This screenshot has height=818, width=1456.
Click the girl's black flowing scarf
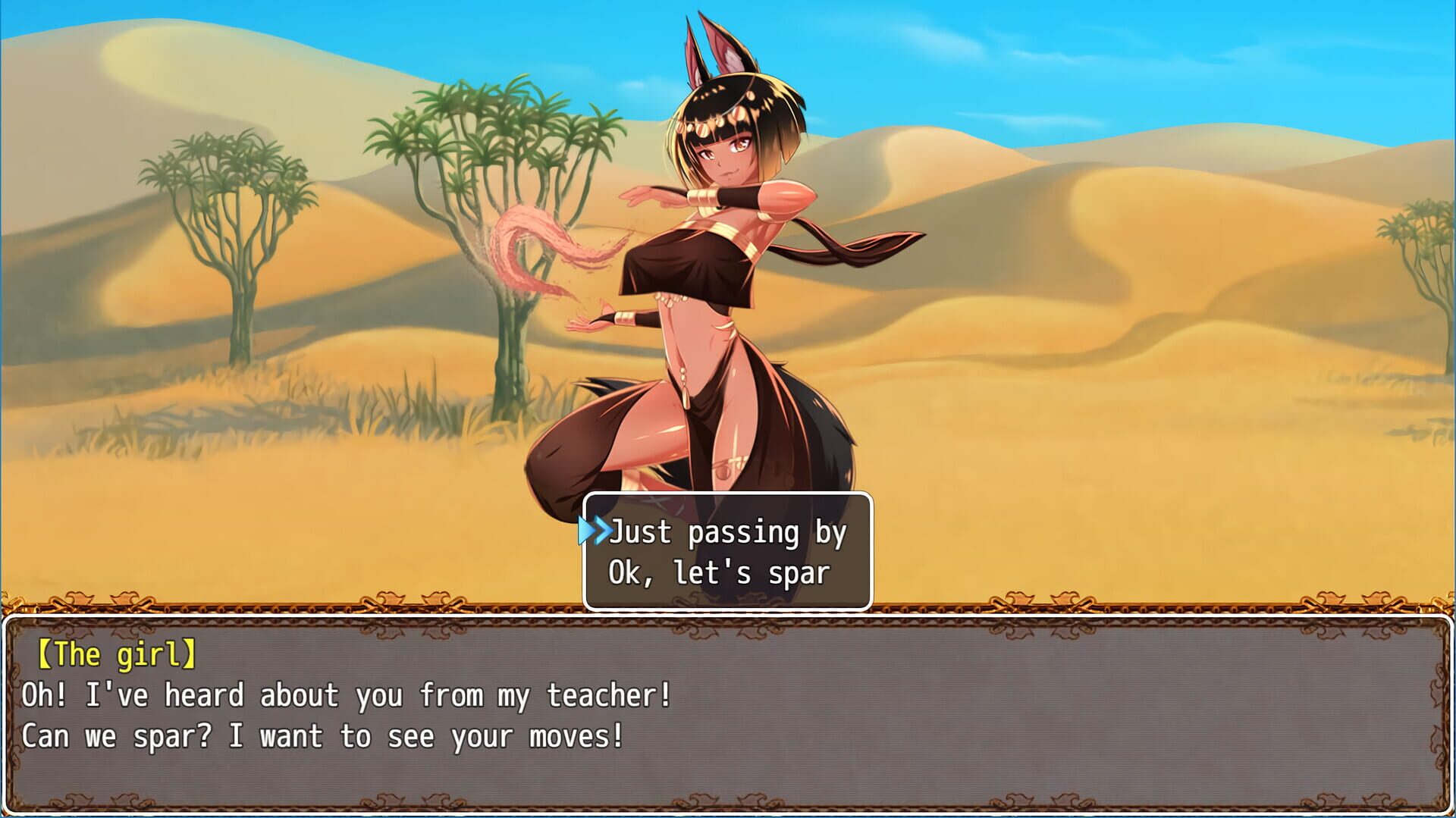click(x=842, y=243)
